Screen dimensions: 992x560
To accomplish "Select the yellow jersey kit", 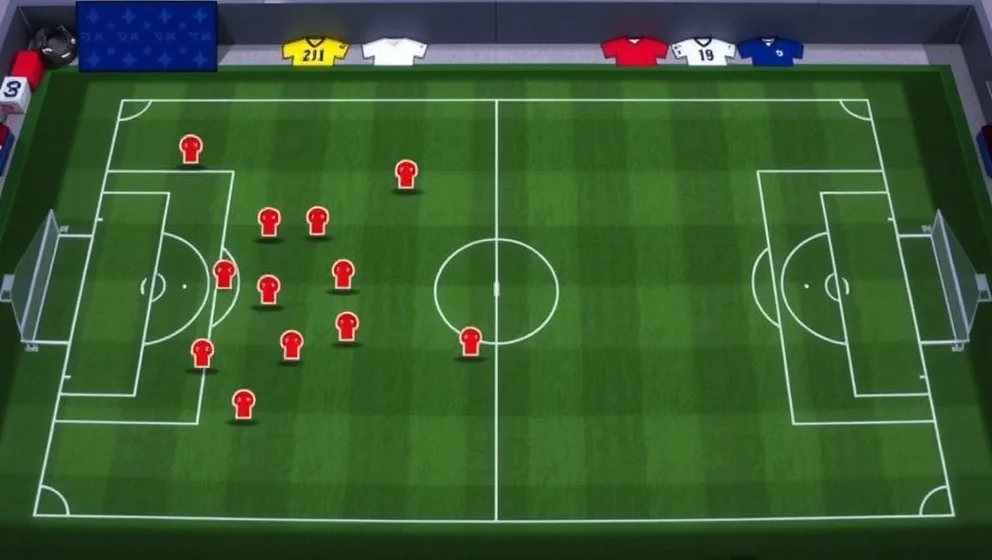I will (x=314, y=52).
